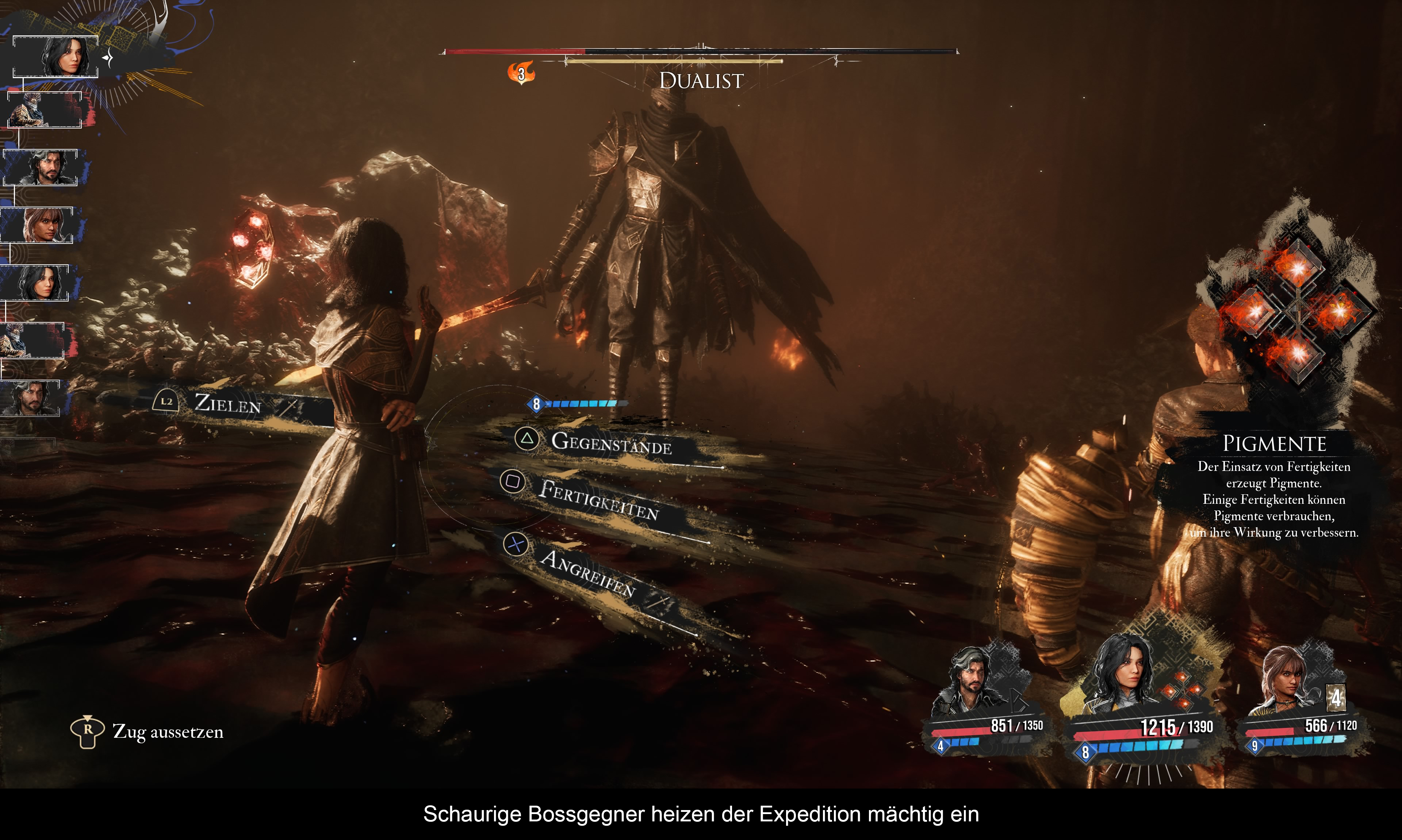Click Lune's highlighted active-turn portrait in turn order
The height and width of the screenshot is (840, 1402).
point(62,56)
